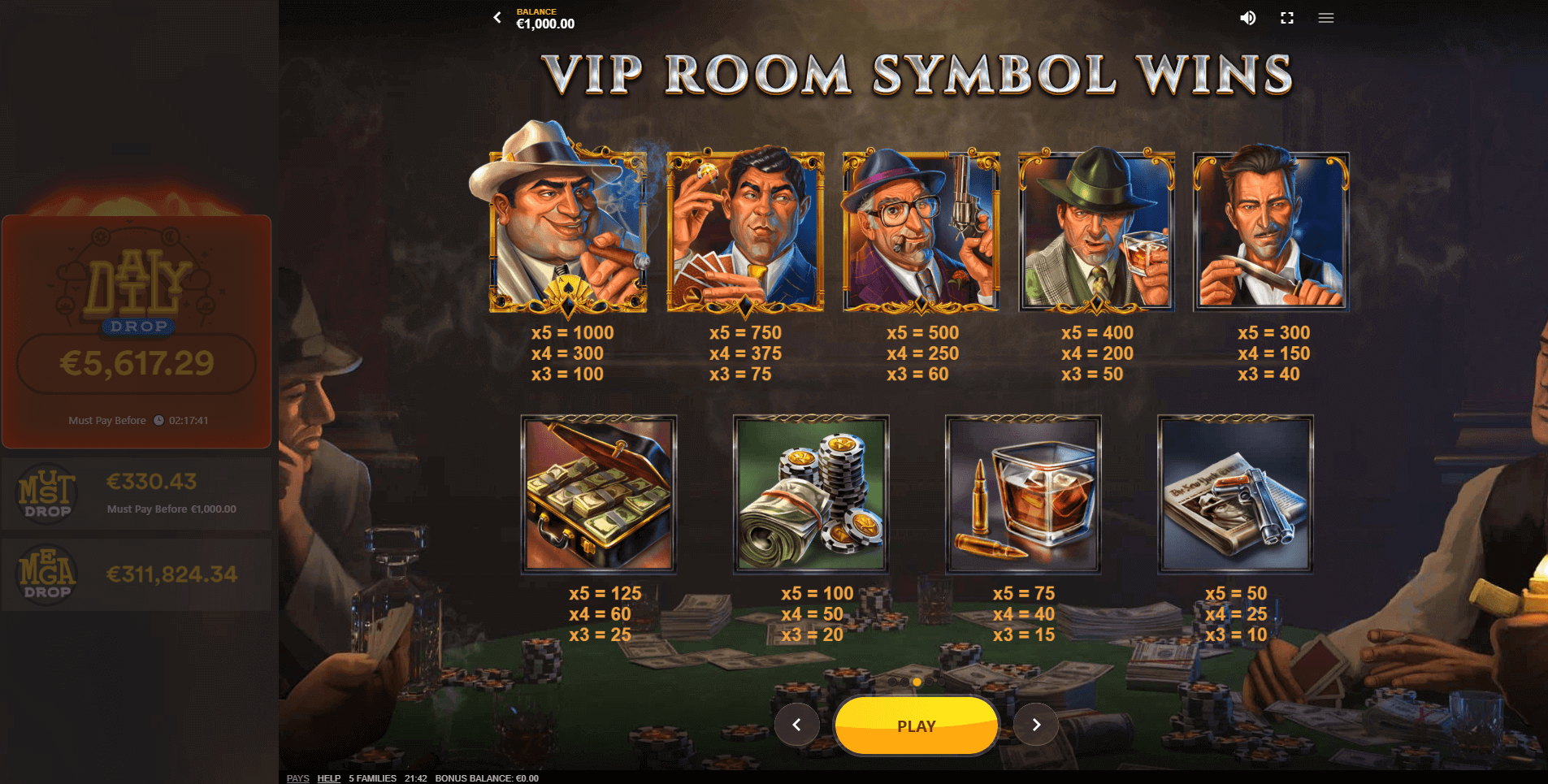Enter fullscreen mode
This screenshot has width=1548, height=784.
[1287, 18]
